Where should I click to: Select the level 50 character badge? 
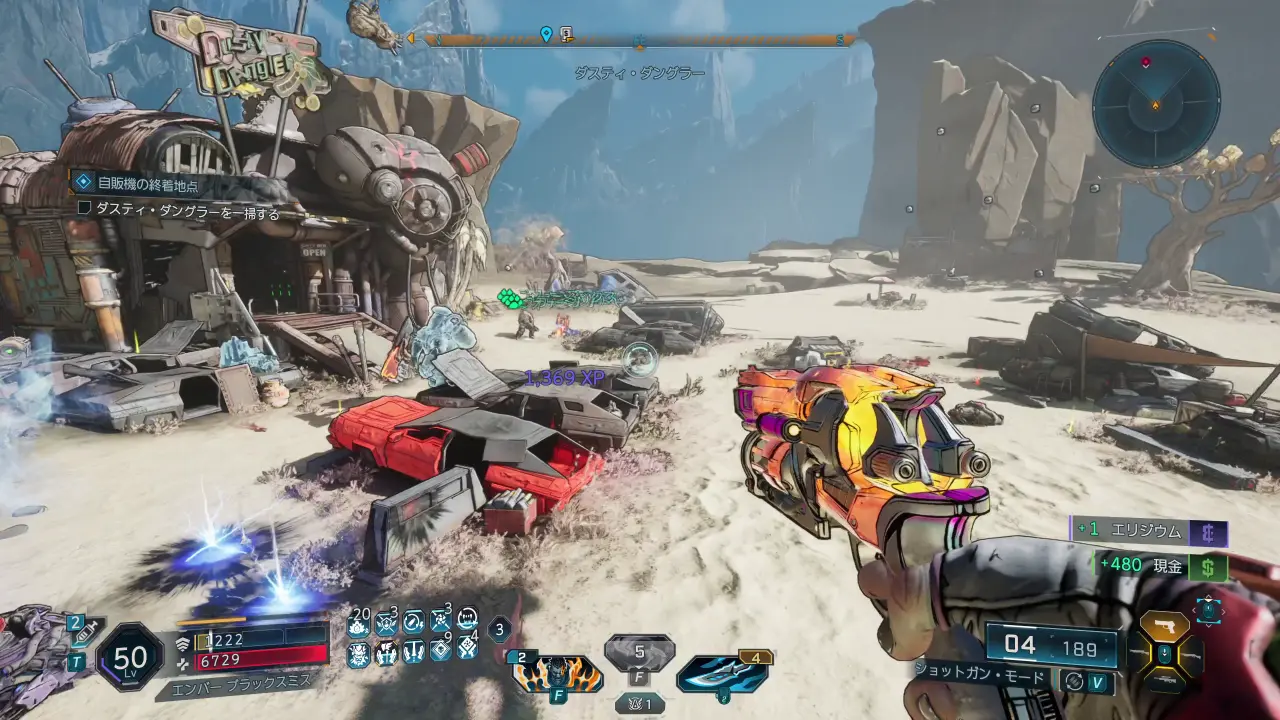[130, 657]
